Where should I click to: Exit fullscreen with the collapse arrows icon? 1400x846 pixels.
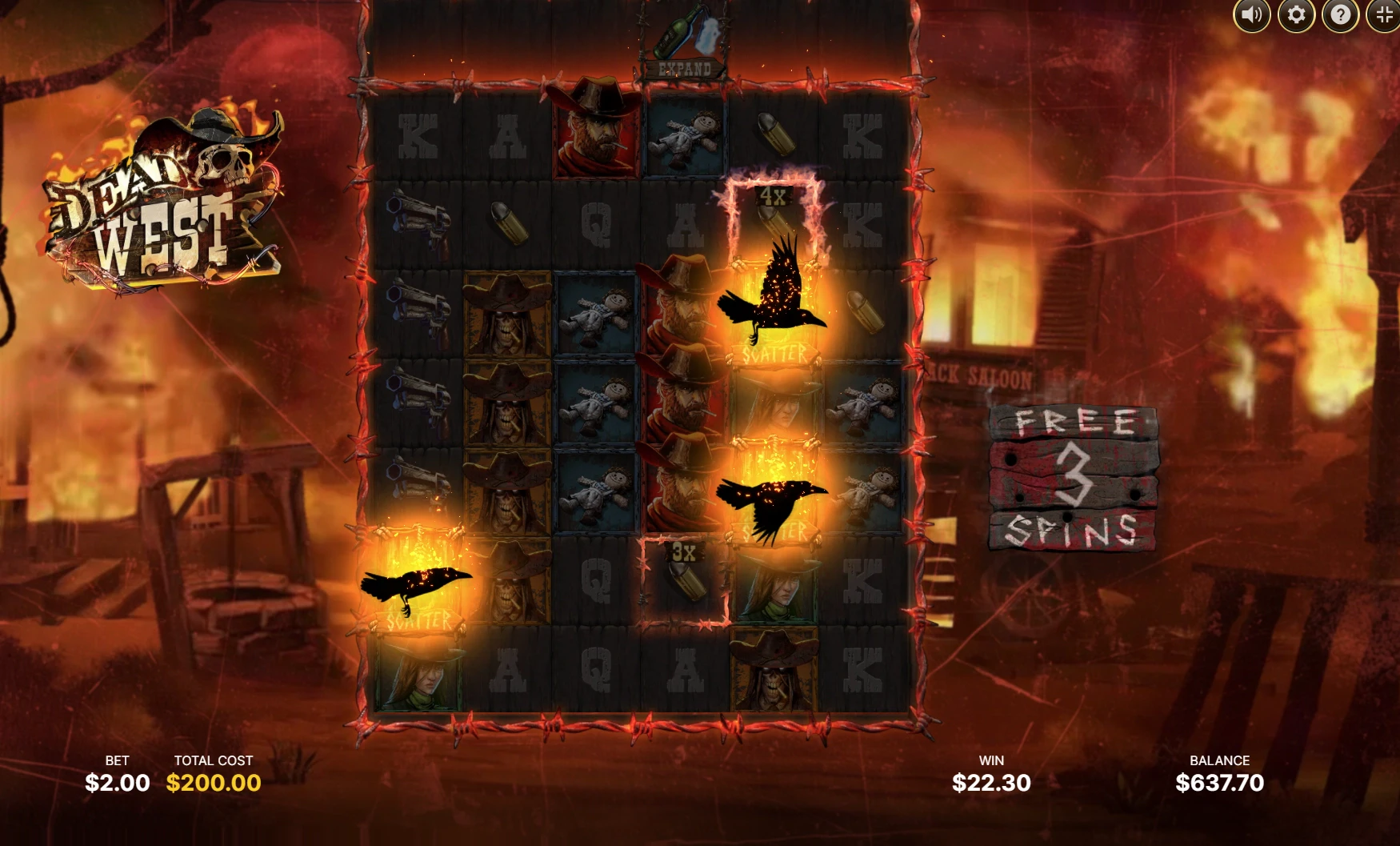[1384, 14]
